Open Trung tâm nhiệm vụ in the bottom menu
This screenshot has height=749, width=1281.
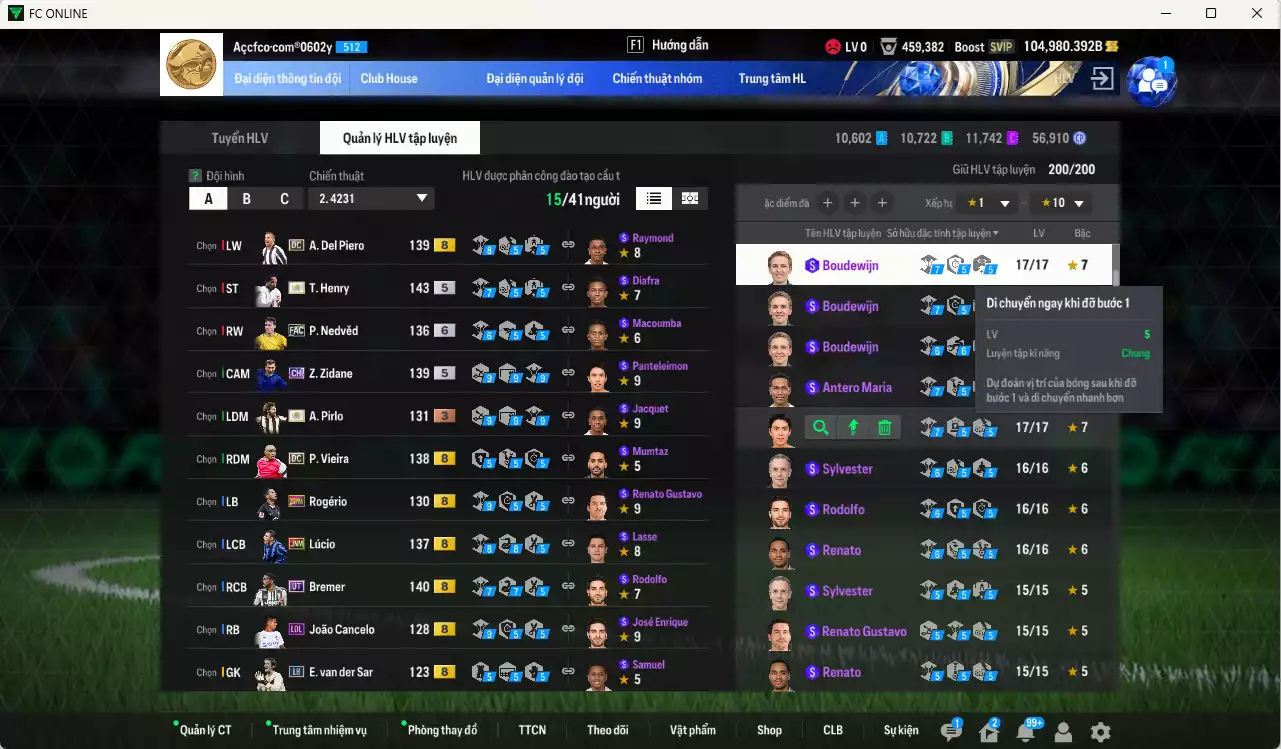[322, 730]
